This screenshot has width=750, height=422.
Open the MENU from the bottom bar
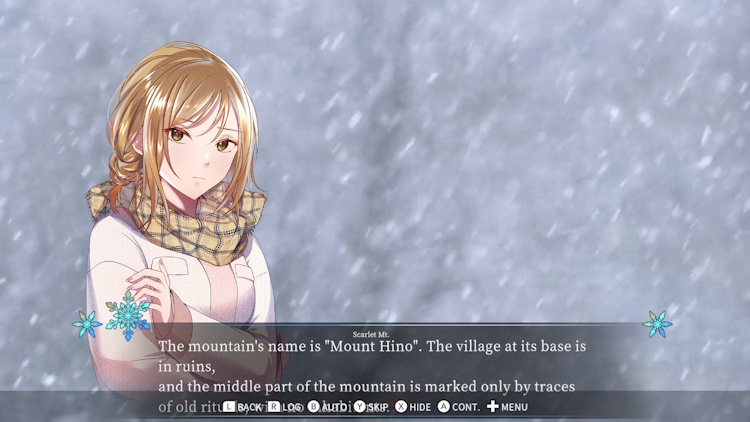point(507,407)
